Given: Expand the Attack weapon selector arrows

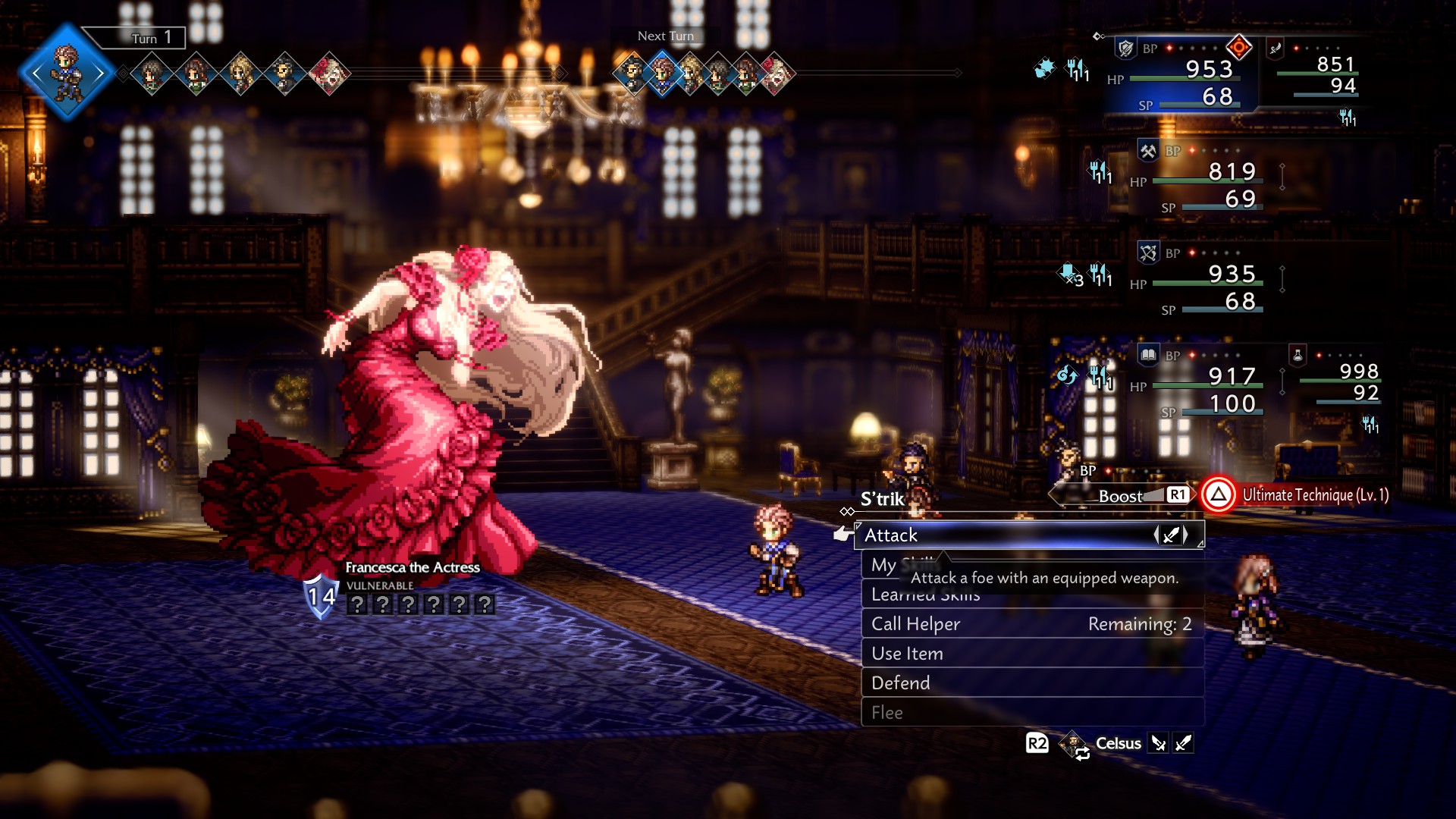Looking at the screenshot, I should pos(1172,535).
